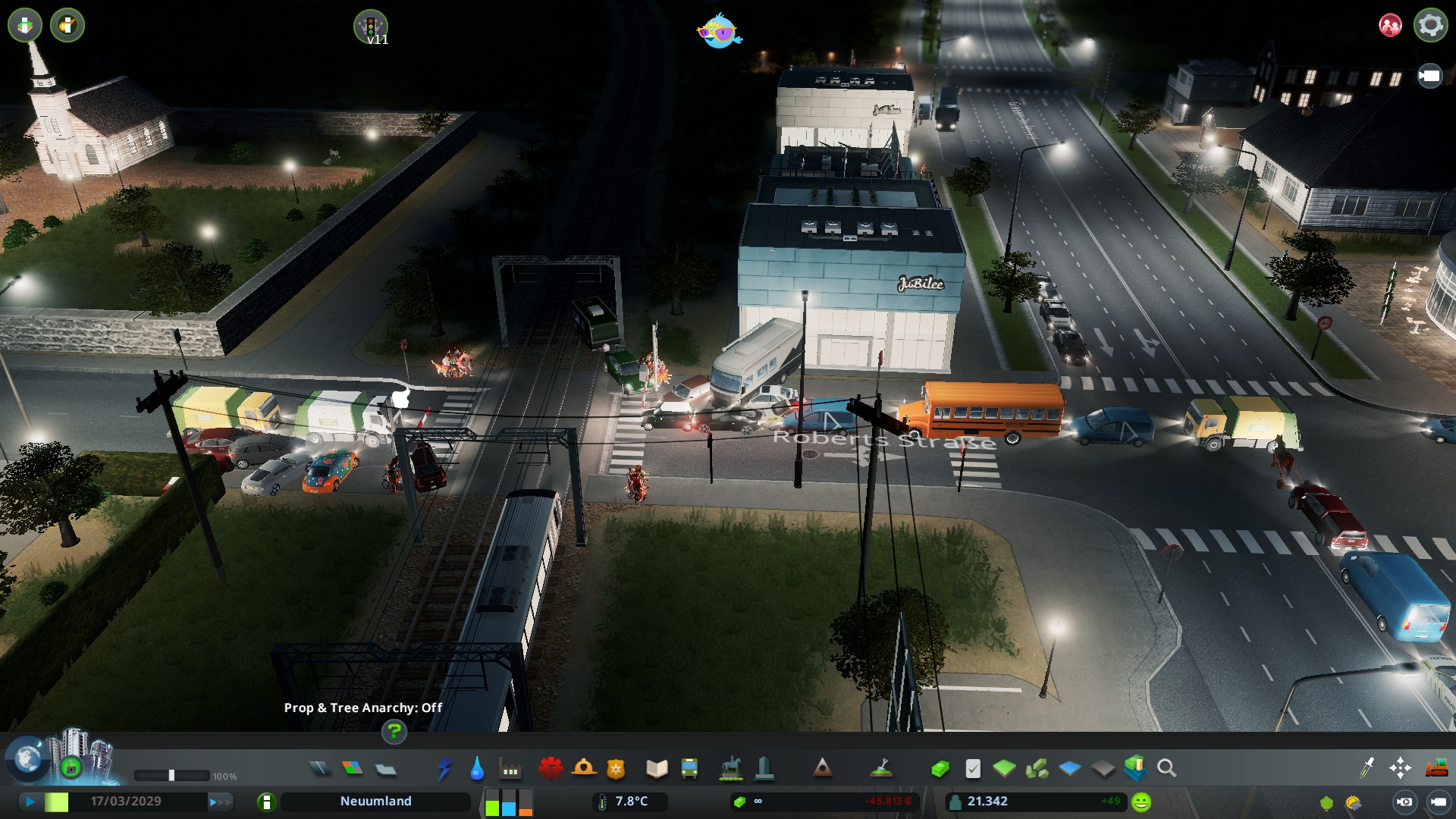Screen dimensions: 1456x819
Task: Open the traffic light v11 mod button
Action: tap(371, 27)
